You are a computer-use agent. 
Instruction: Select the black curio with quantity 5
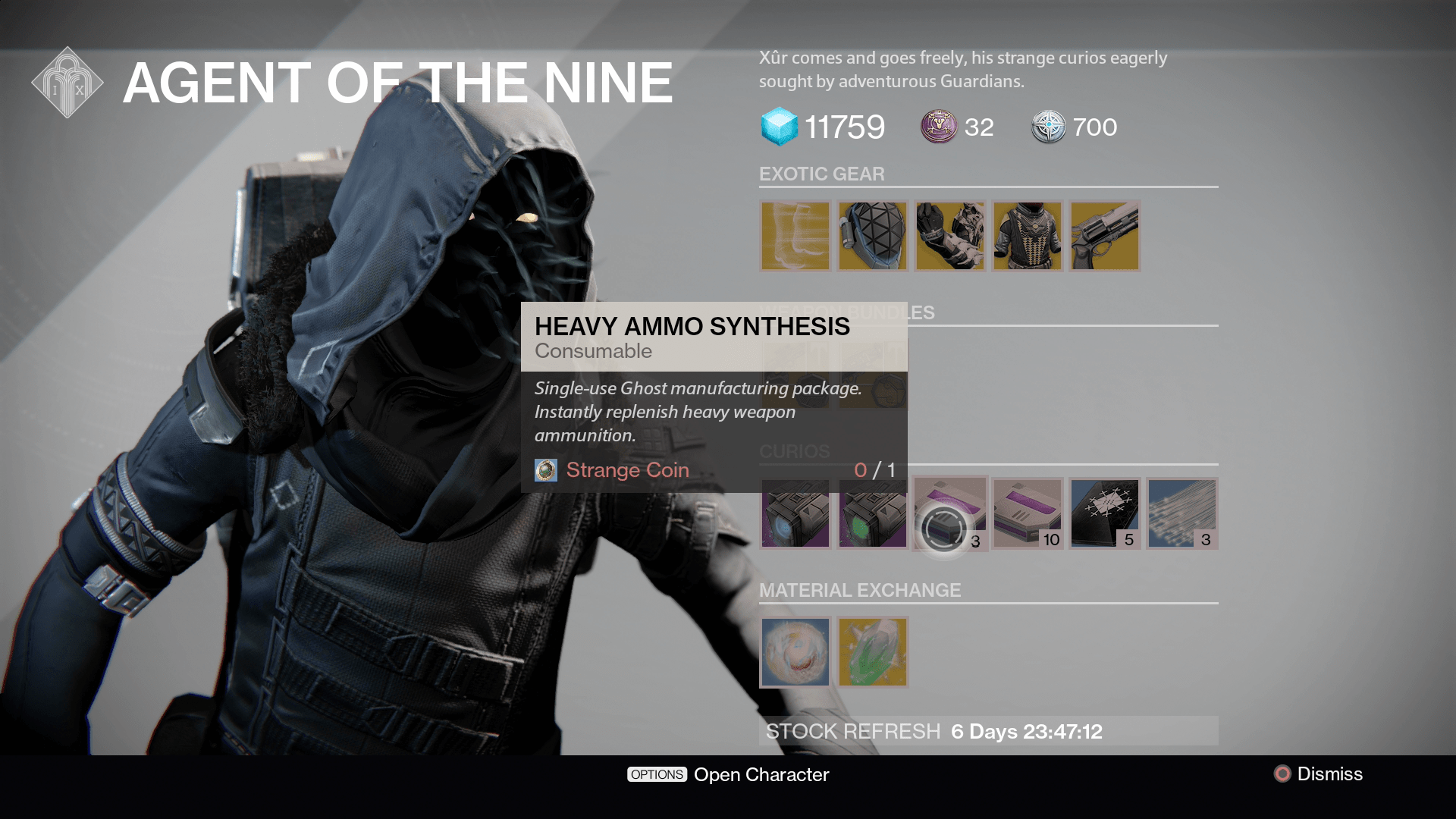1104,514
